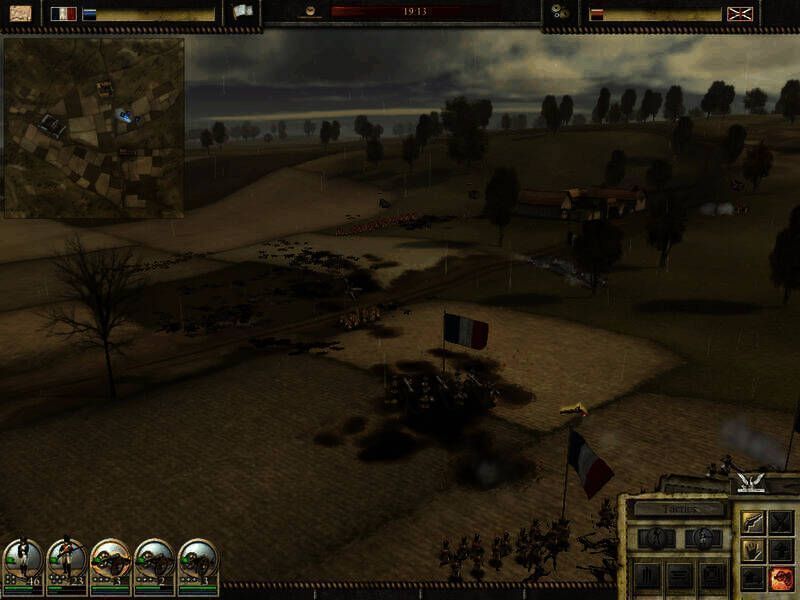
Task: Open the gears options icon in the top bar
Action: (558, 13)
